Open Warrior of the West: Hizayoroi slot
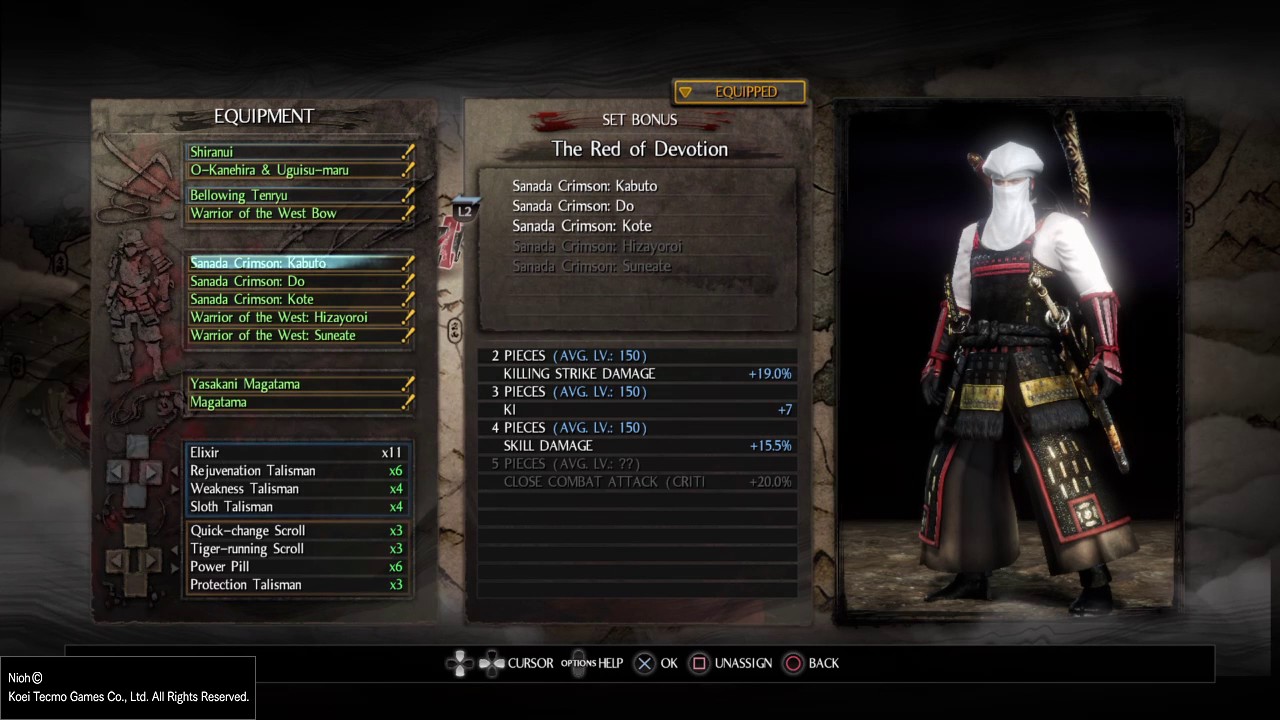The image size is (1280, 720). click(x=298, y=317)
